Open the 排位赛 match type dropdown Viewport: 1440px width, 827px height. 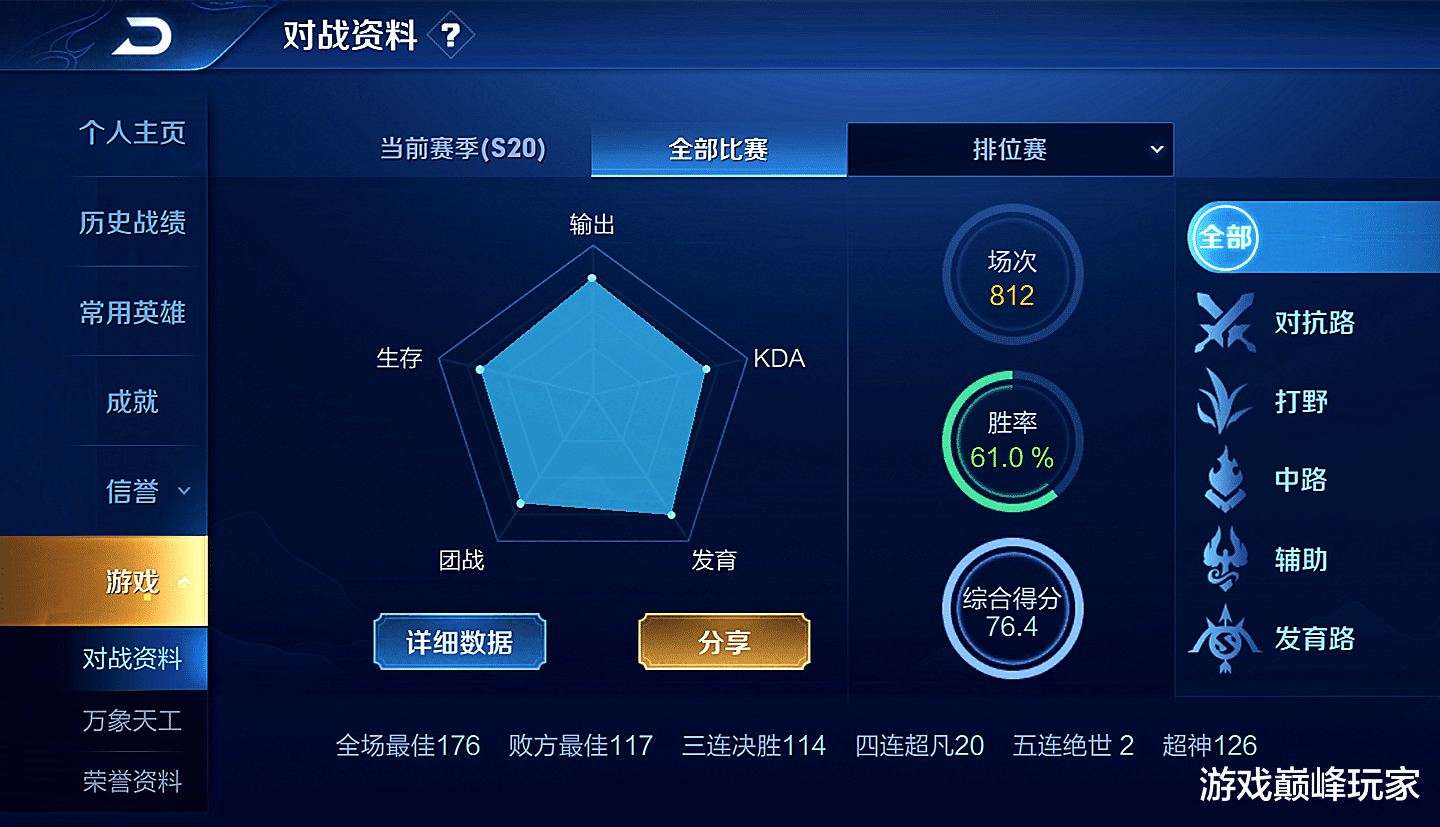1156,149
